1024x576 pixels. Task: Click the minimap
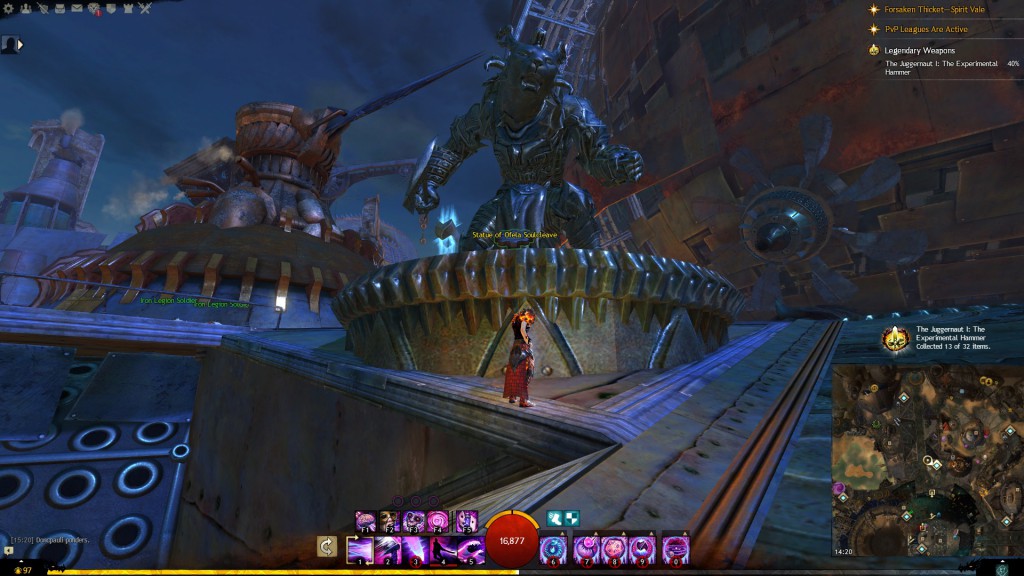point(927,460)
